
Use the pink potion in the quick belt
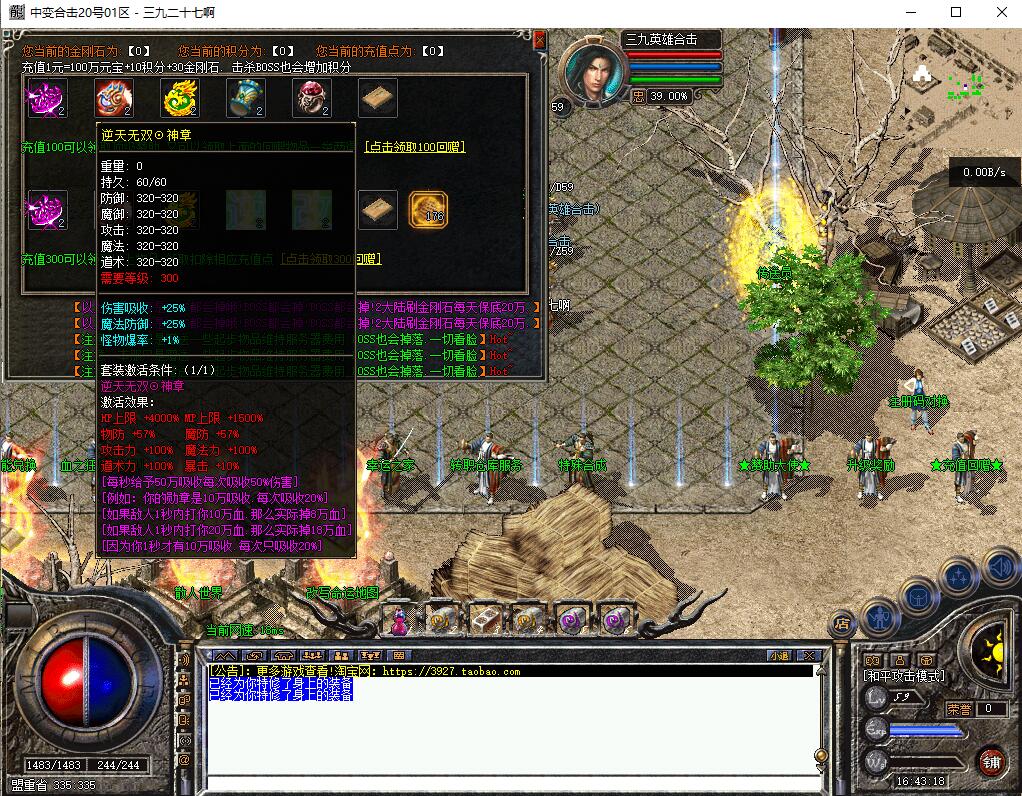tap(399, 620)
